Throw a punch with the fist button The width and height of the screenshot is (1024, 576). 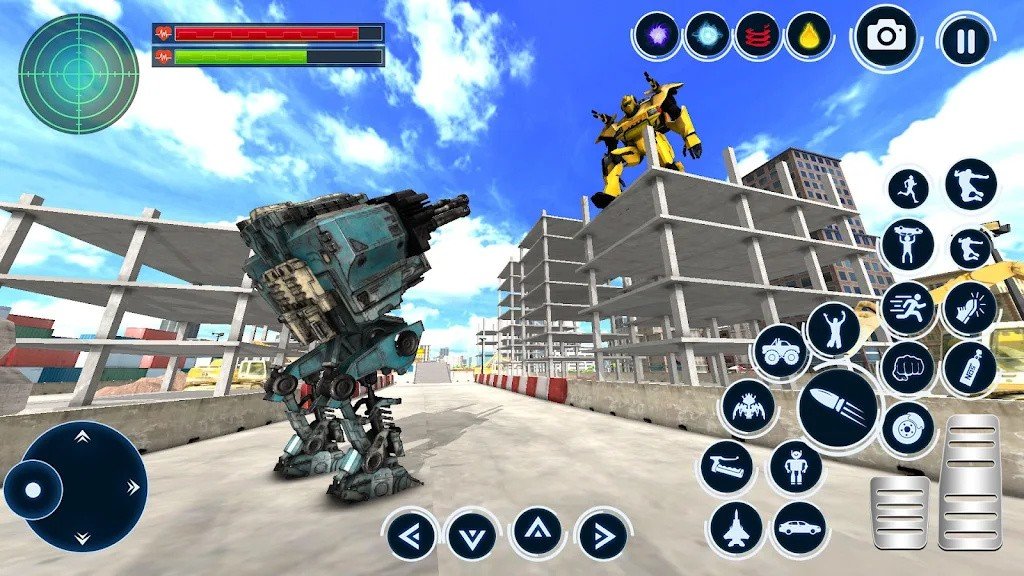click(907, 367)
